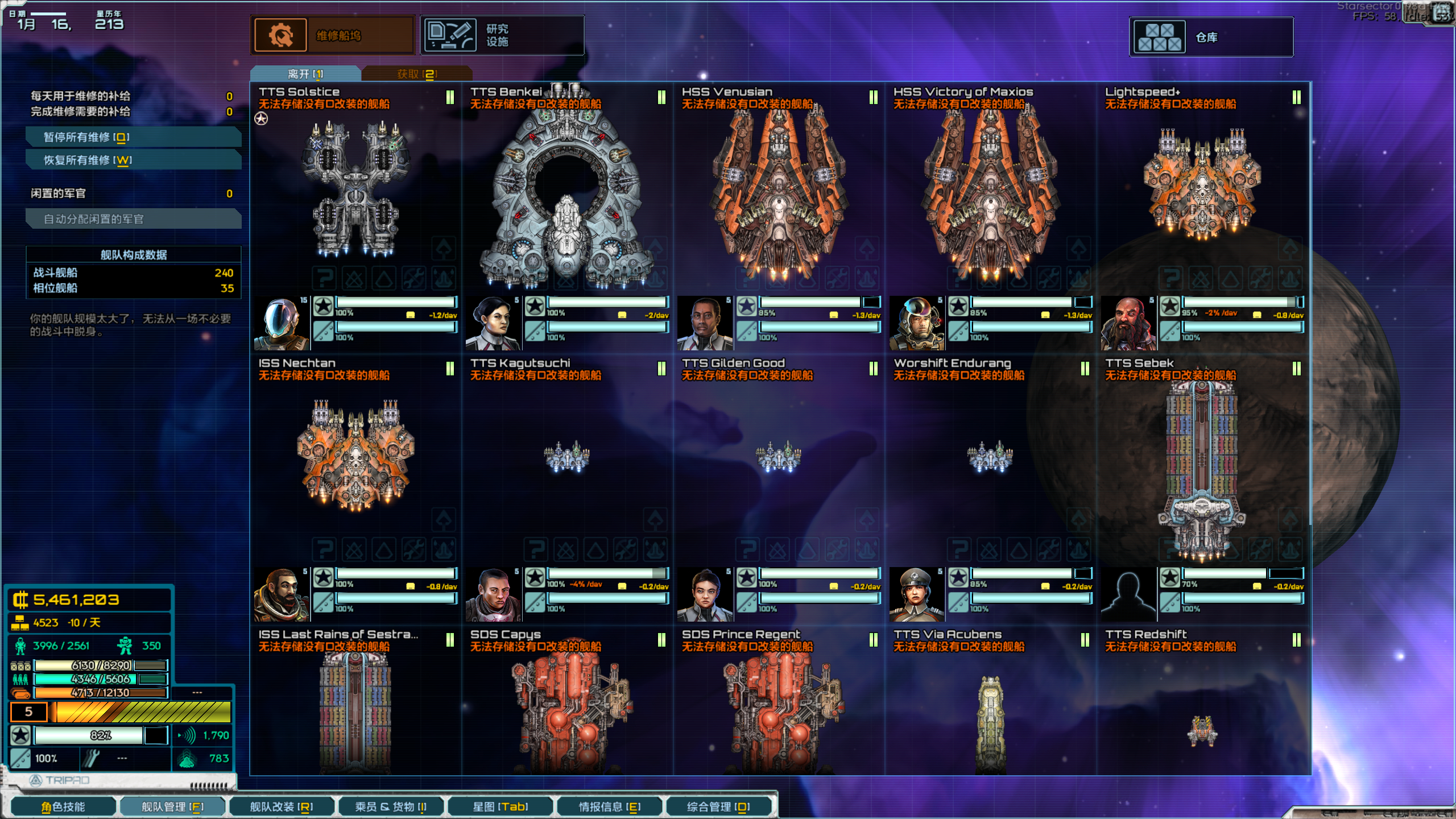Open the 星图 star map
1456x819 pixels.
click(500, 806)
